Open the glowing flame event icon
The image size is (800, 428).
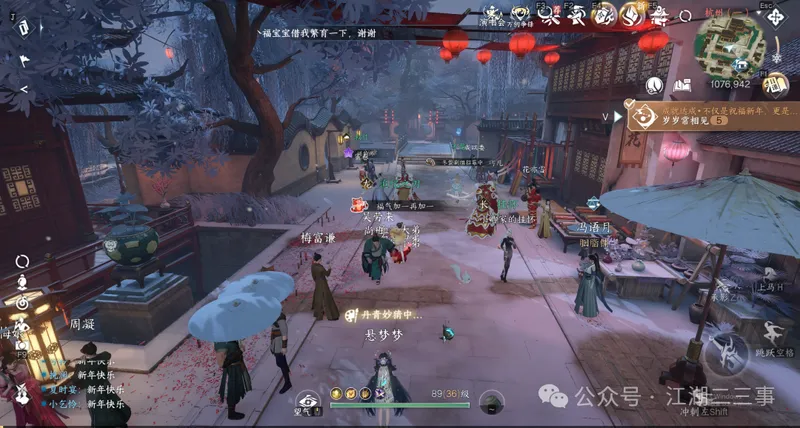[x=631, y=14]
